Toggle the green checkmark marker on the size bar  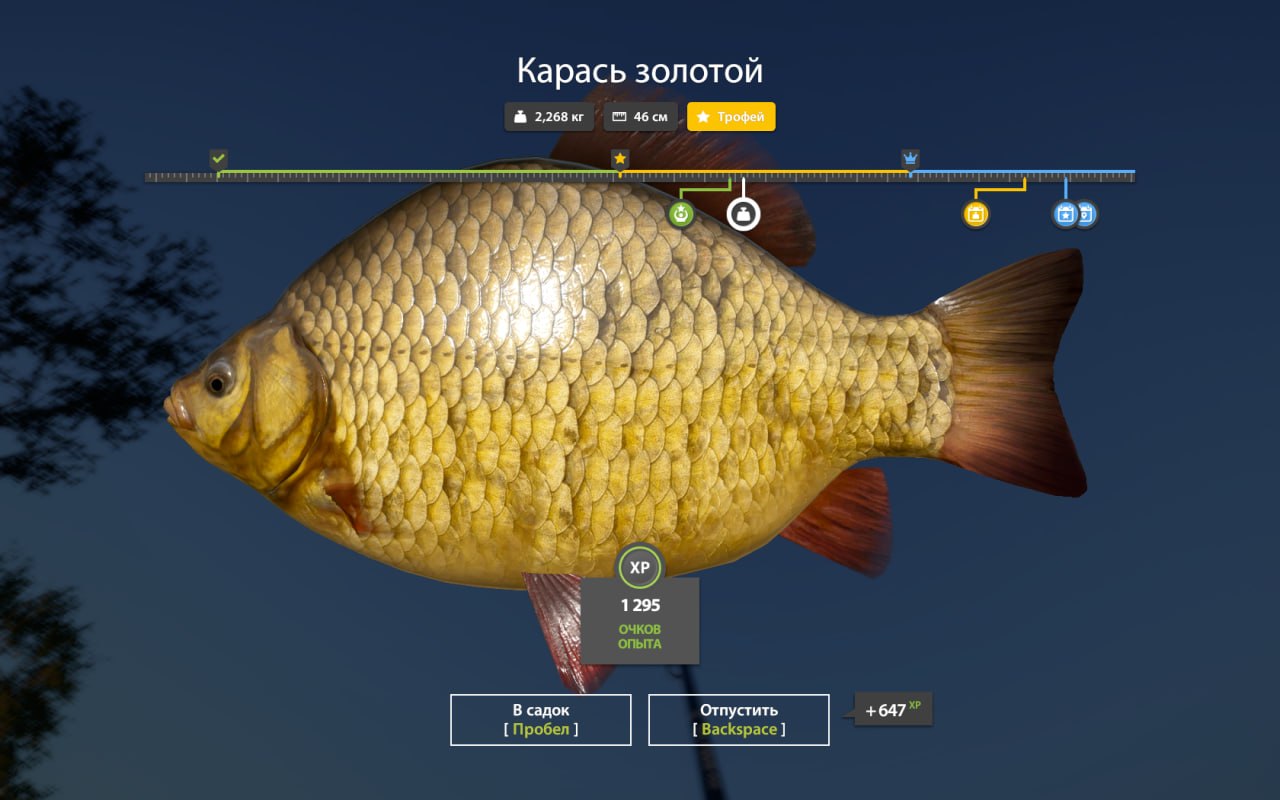pos(218,158)
